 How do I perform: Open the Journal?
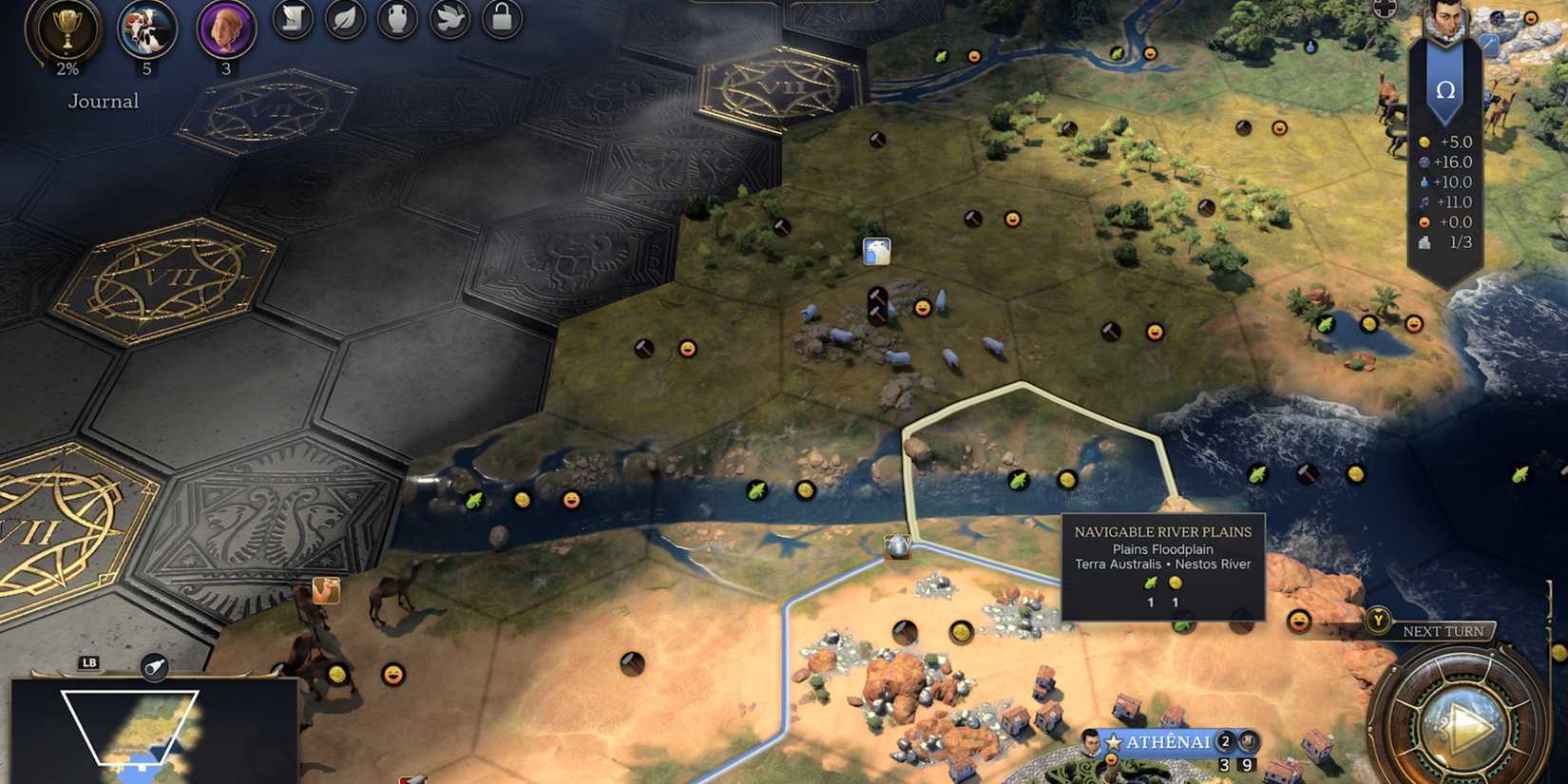pos(103,101)
